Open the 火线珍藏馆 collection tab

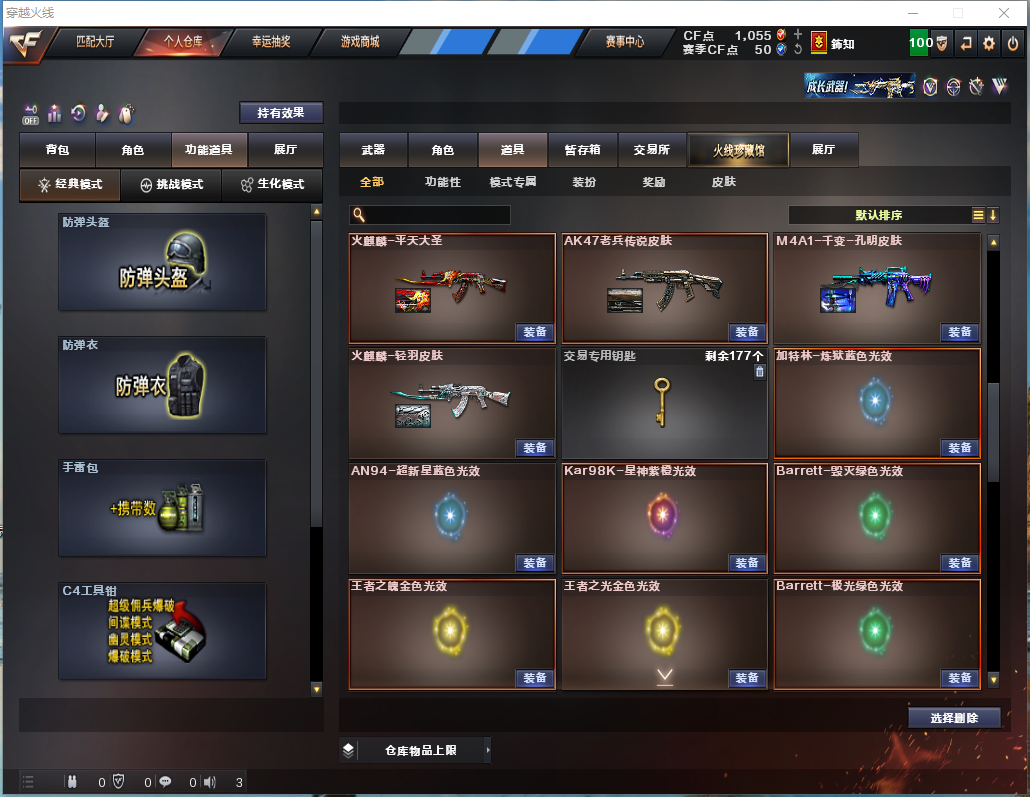(x=738, y=150)
